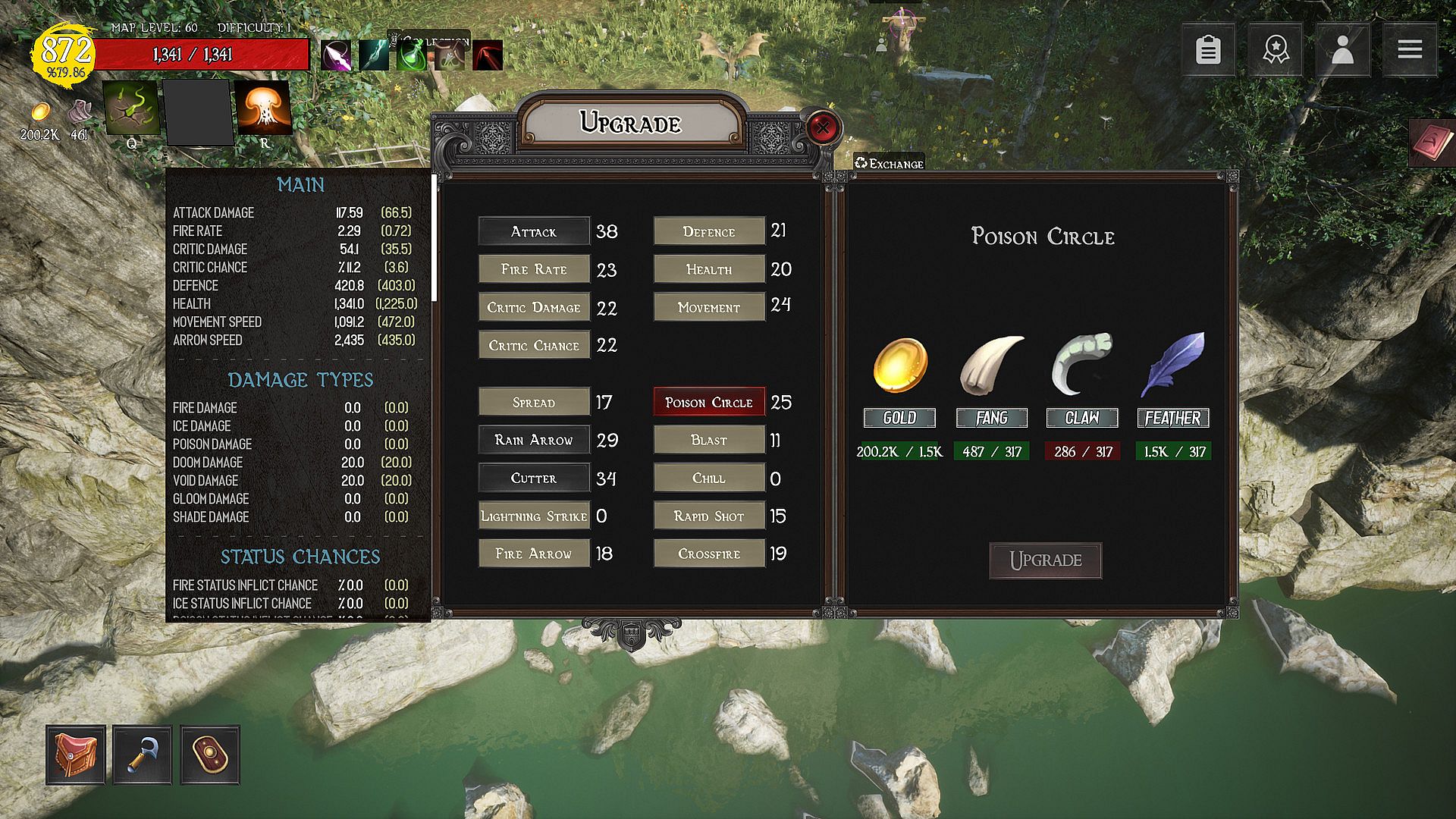
Task: Open the red satchel inventory
Action: click(x=75, y=755)
